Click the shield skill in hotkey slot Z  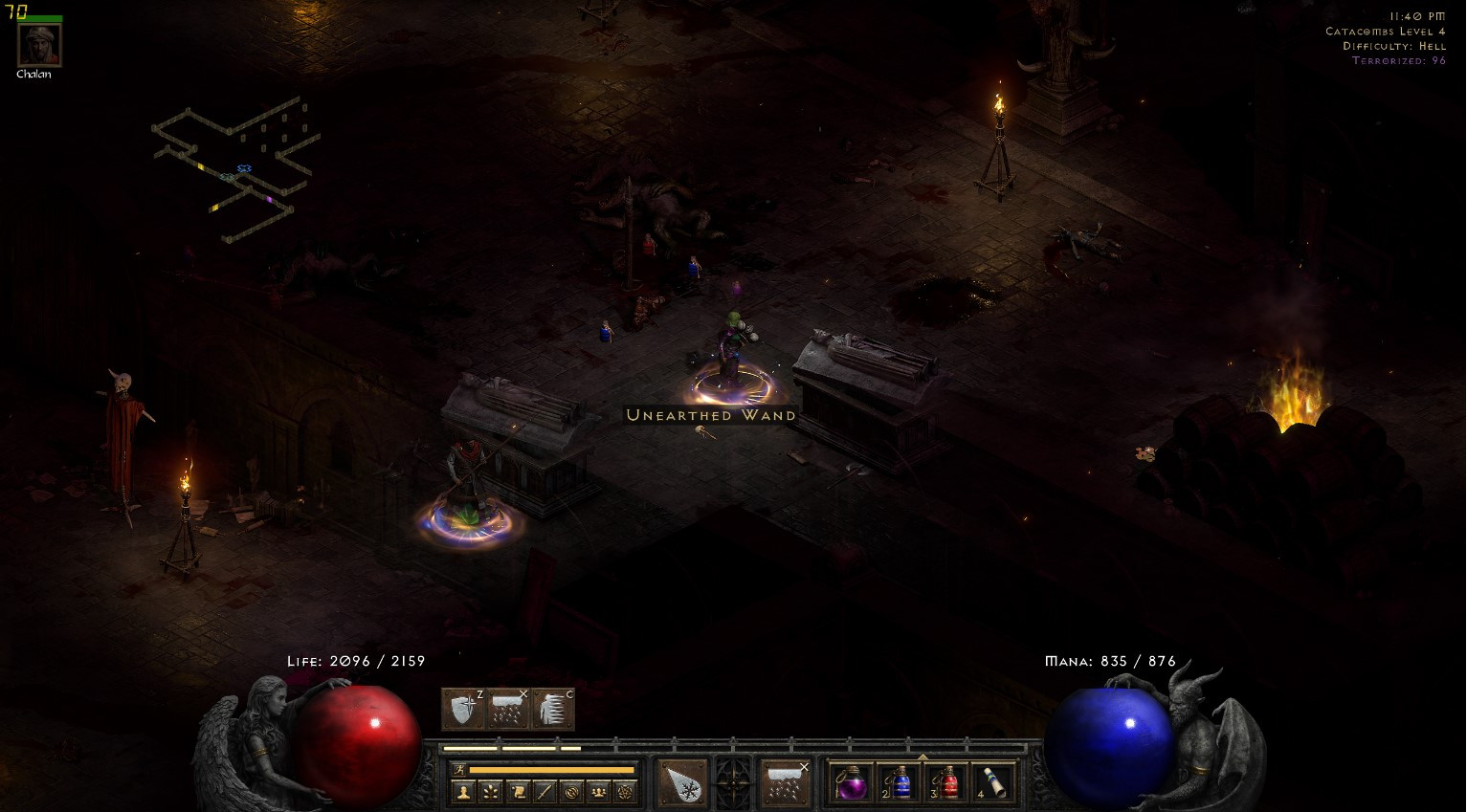click(462, 708)
